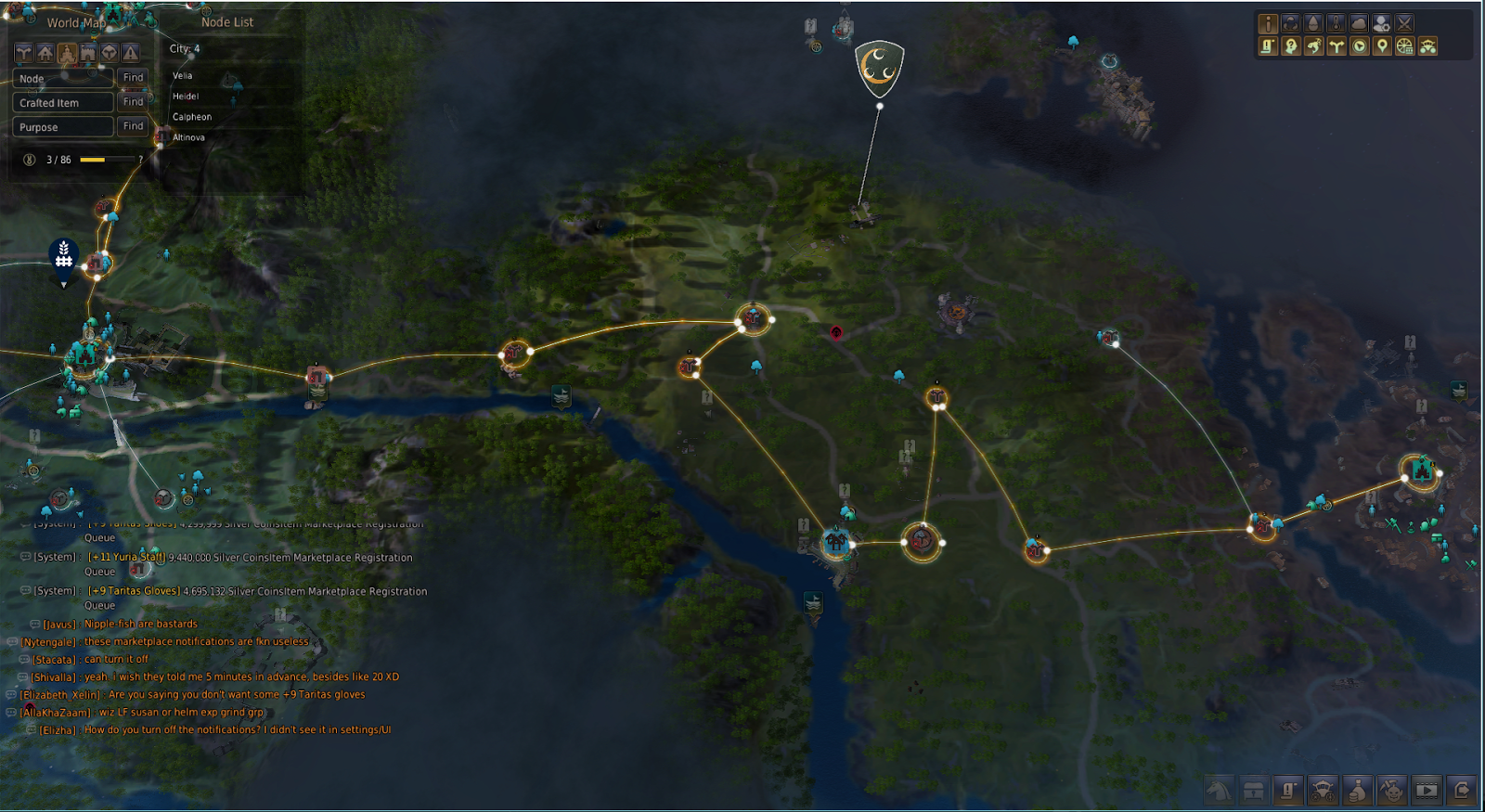Click Find beside Crafted Item
1485x812 pixels.
click(133, 102)
